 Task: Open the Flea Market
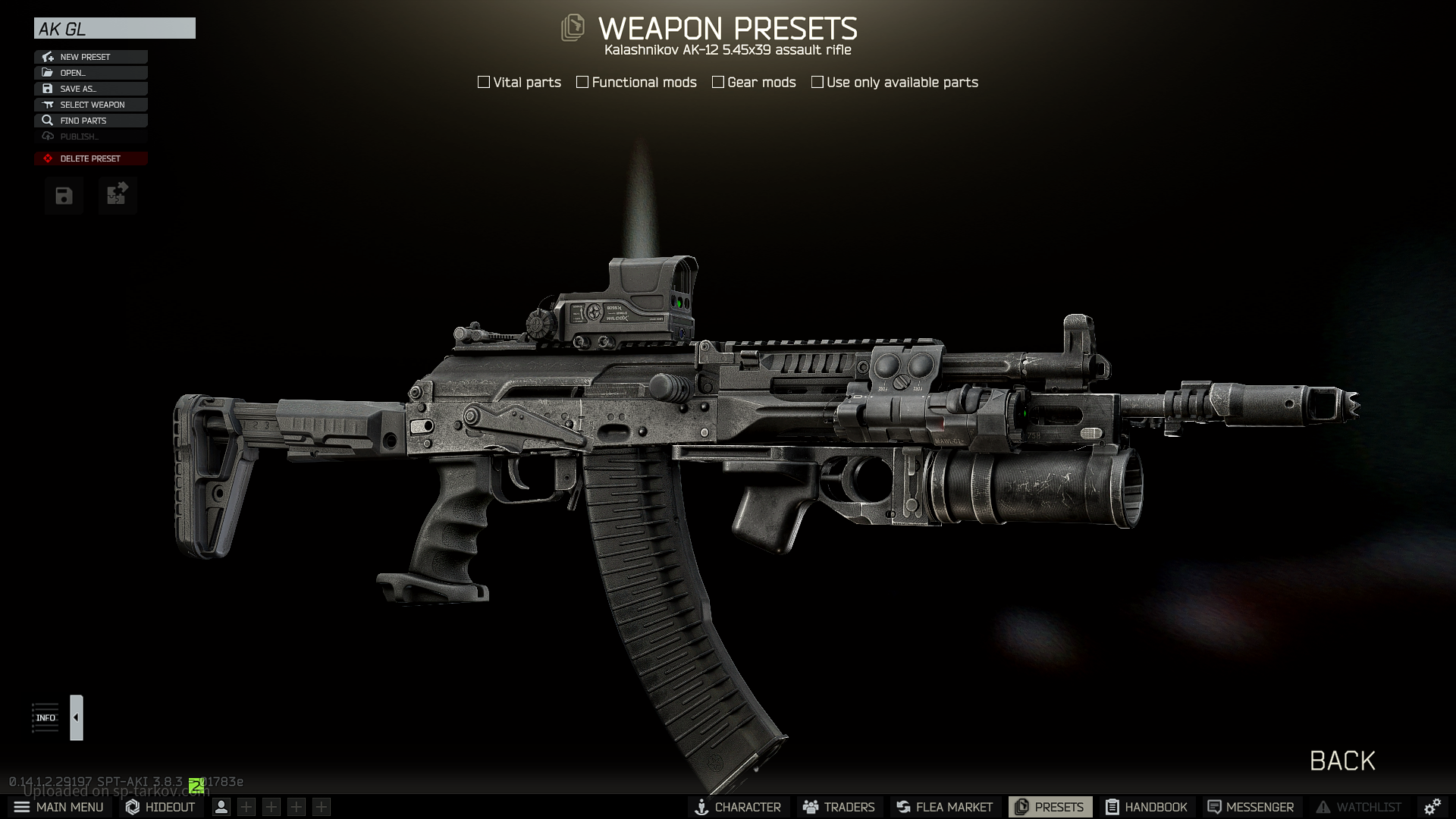click(x=944, y=807)
